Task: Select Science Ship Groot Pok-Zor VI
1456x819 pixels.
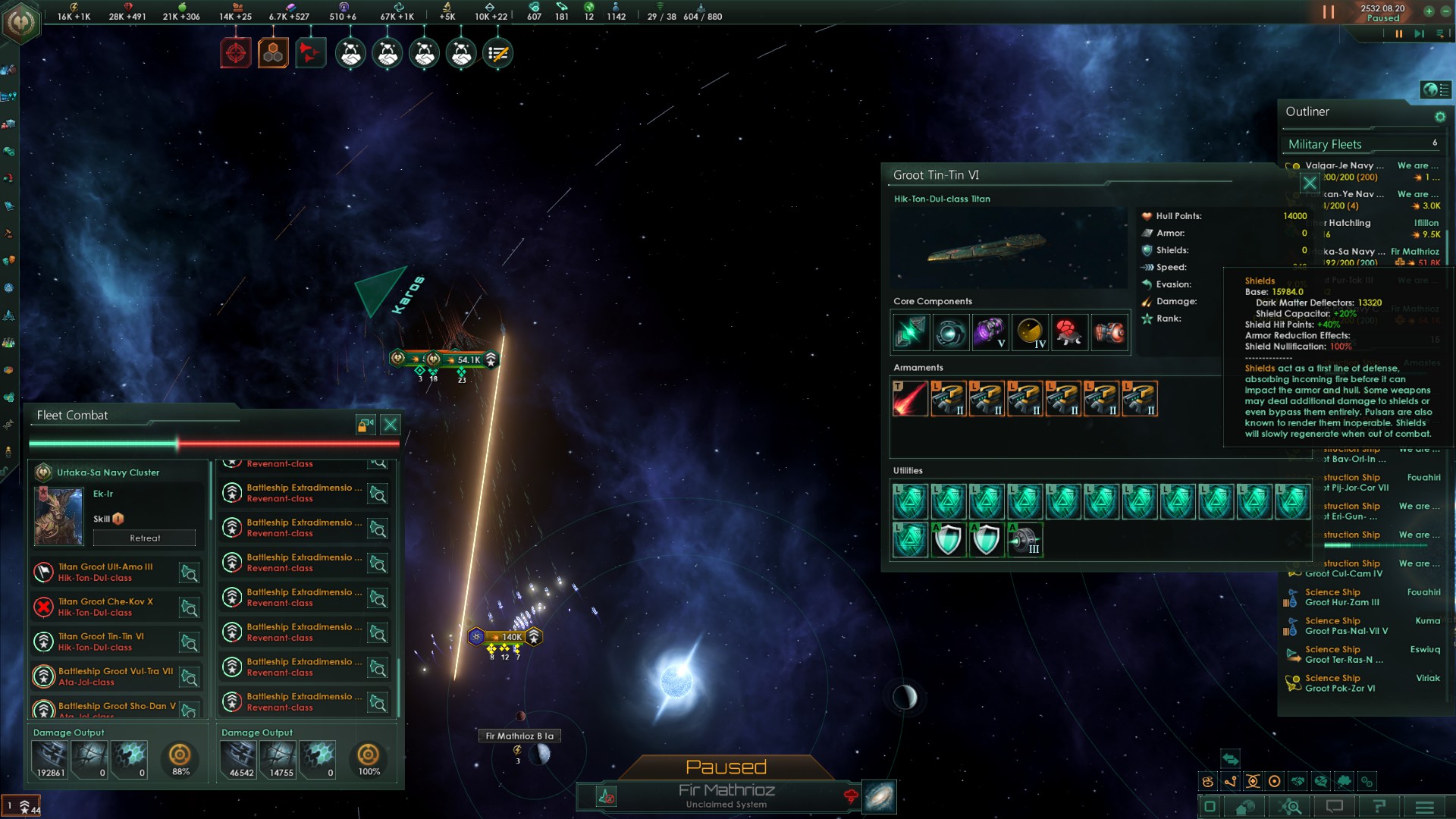Action: point(1340,683)
